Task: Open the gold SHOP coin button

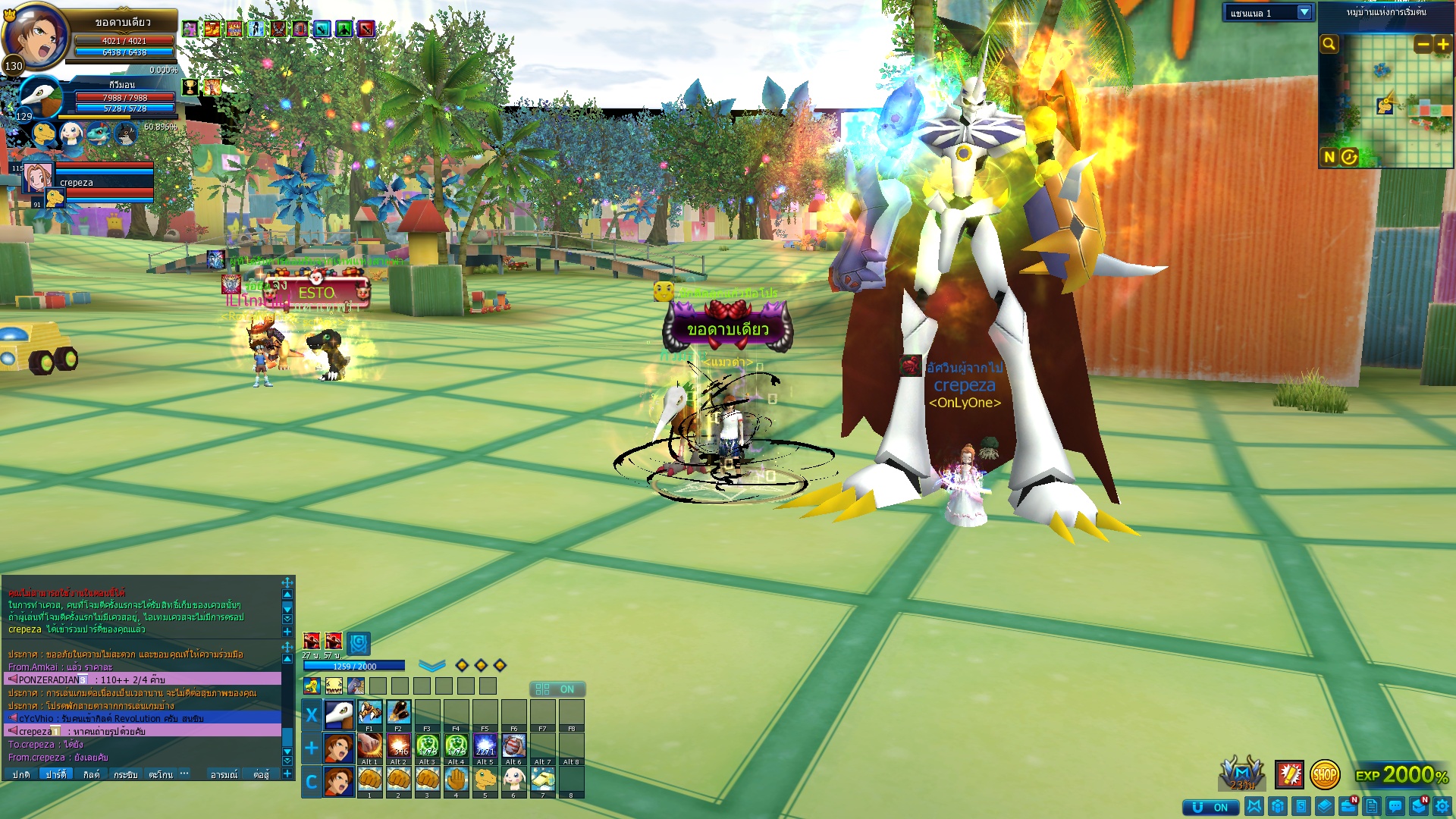Action: [x=1325, y=775]
